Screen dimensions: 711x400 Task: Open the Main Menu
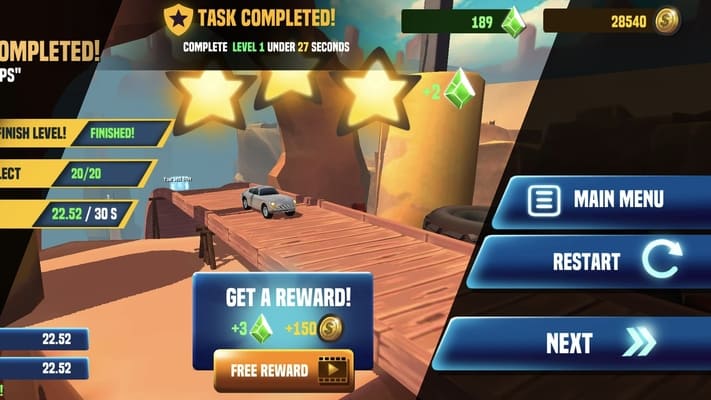point(602,200)
